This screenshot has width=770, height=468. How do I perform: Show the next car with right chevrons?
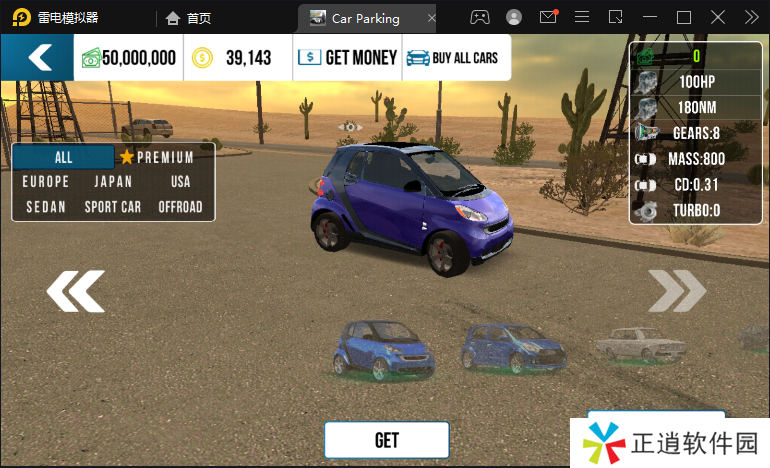pos(677,291)
